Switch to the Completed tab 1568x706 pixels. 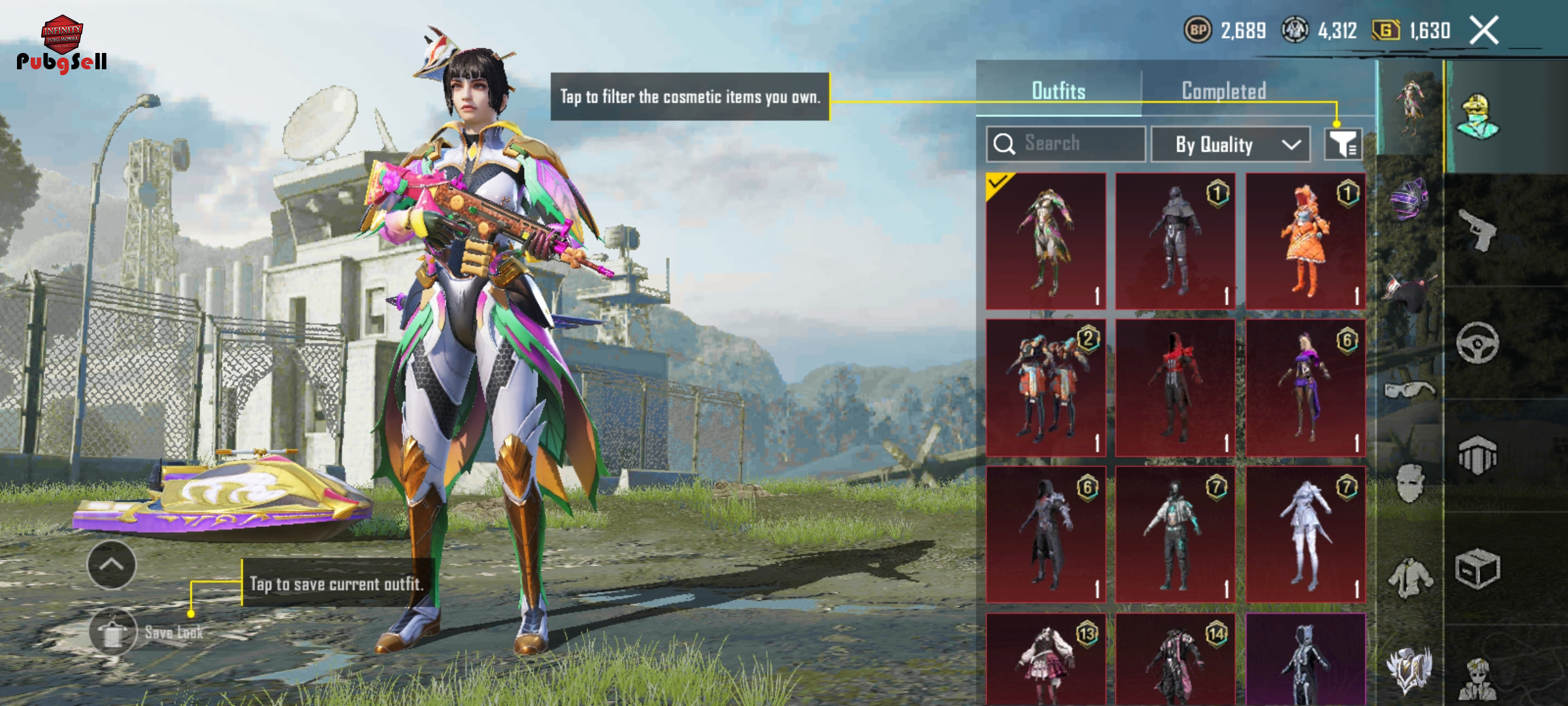1224,91
